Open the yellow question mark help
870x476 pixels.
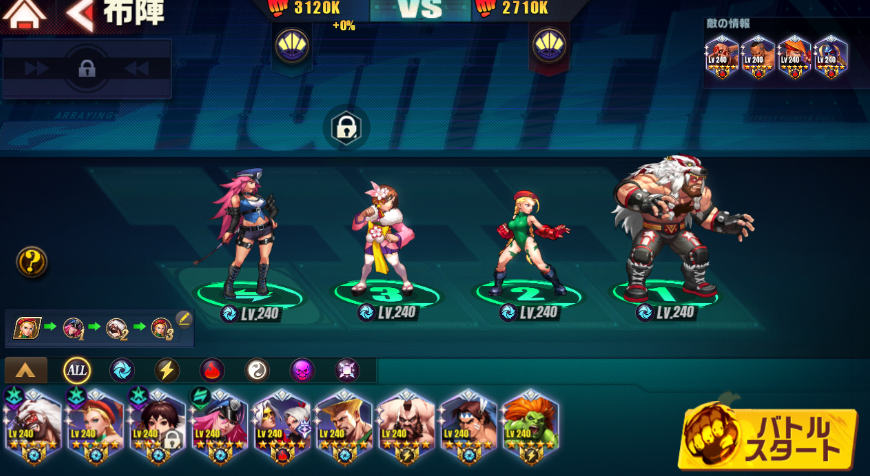coord(32,263)
